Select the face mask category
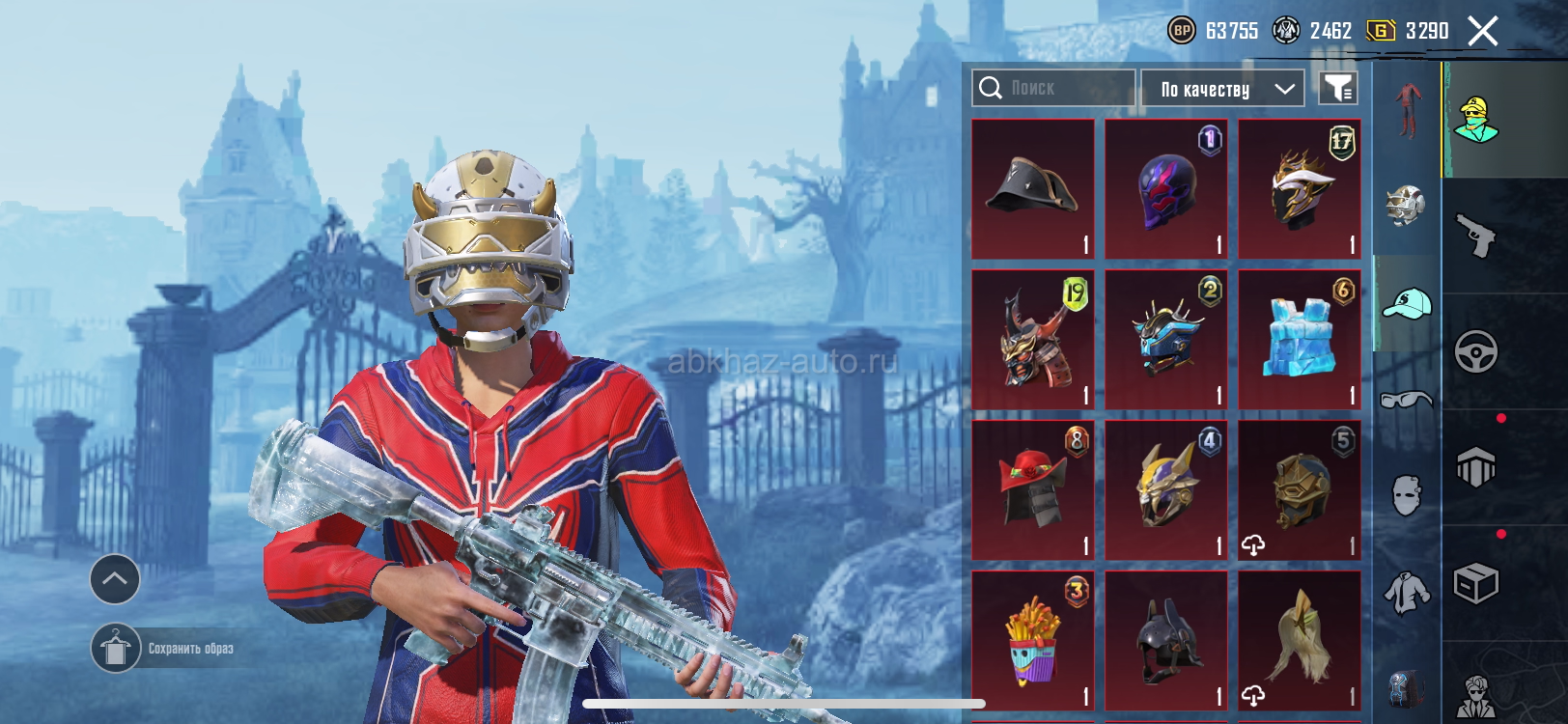Image resolution: width=1568 pixels, height=724 pixels. tap(1407, 495)
